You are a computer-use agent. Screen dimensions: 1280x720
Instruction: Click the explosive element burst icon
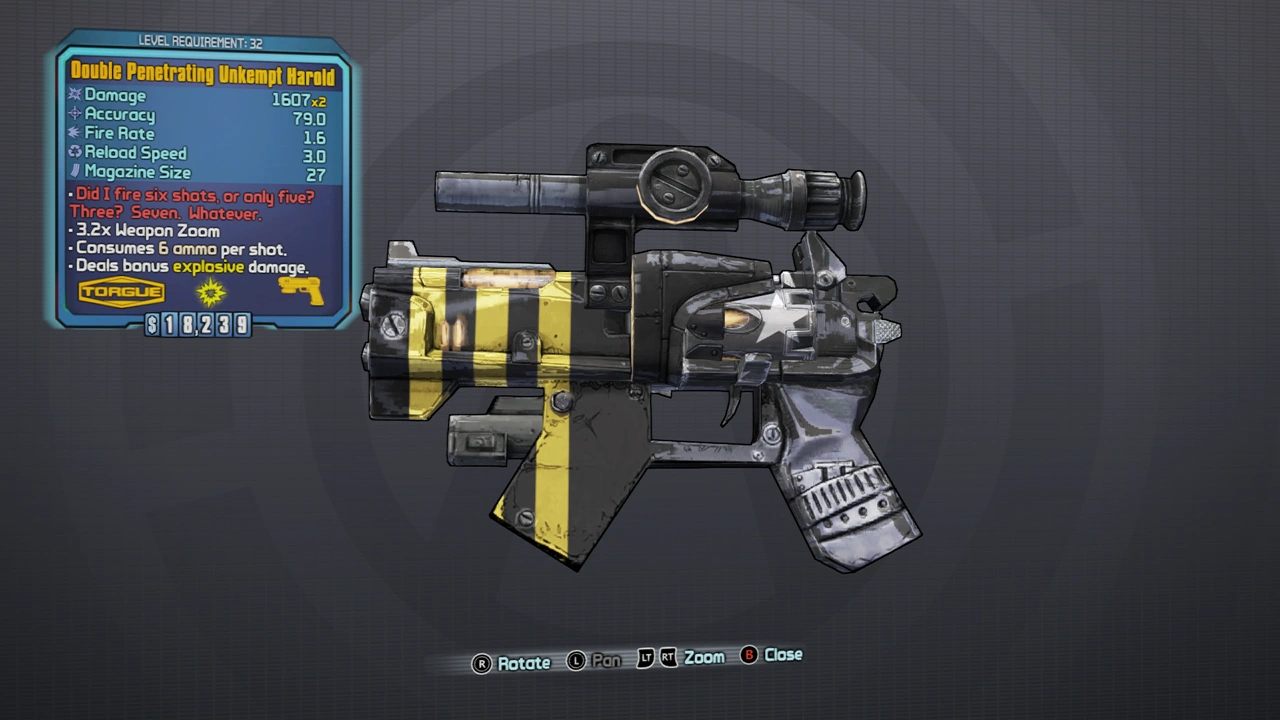[210, 291]
